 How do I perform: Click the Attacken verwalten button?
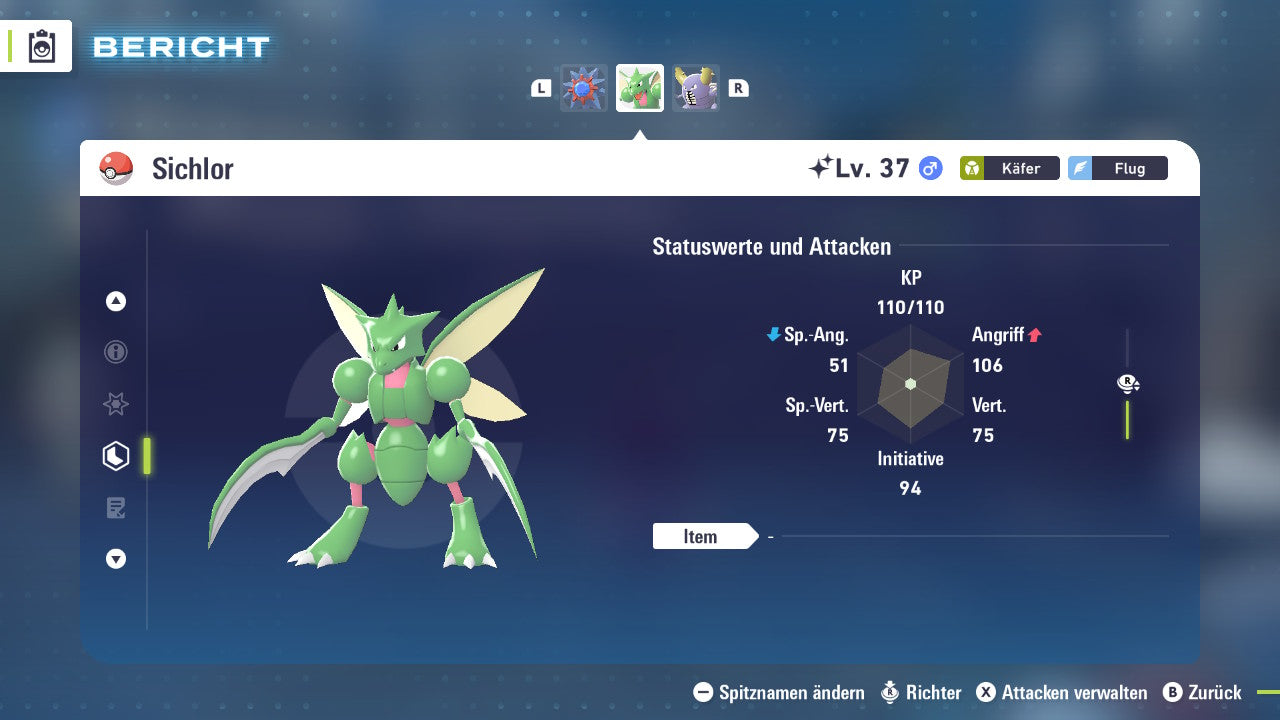[x=1065, y=692]
